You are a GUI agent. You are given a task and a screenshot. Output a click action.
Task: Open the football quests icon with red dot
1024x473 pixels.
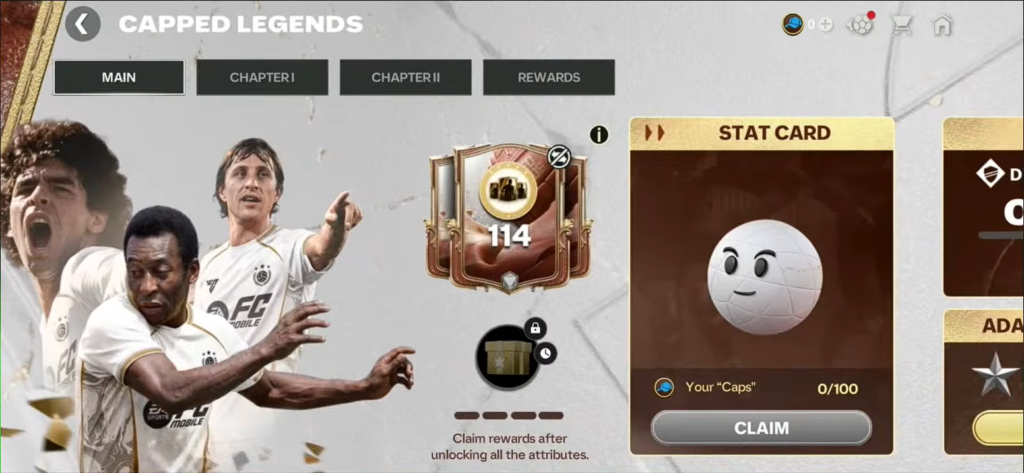(x=859, y=24)
